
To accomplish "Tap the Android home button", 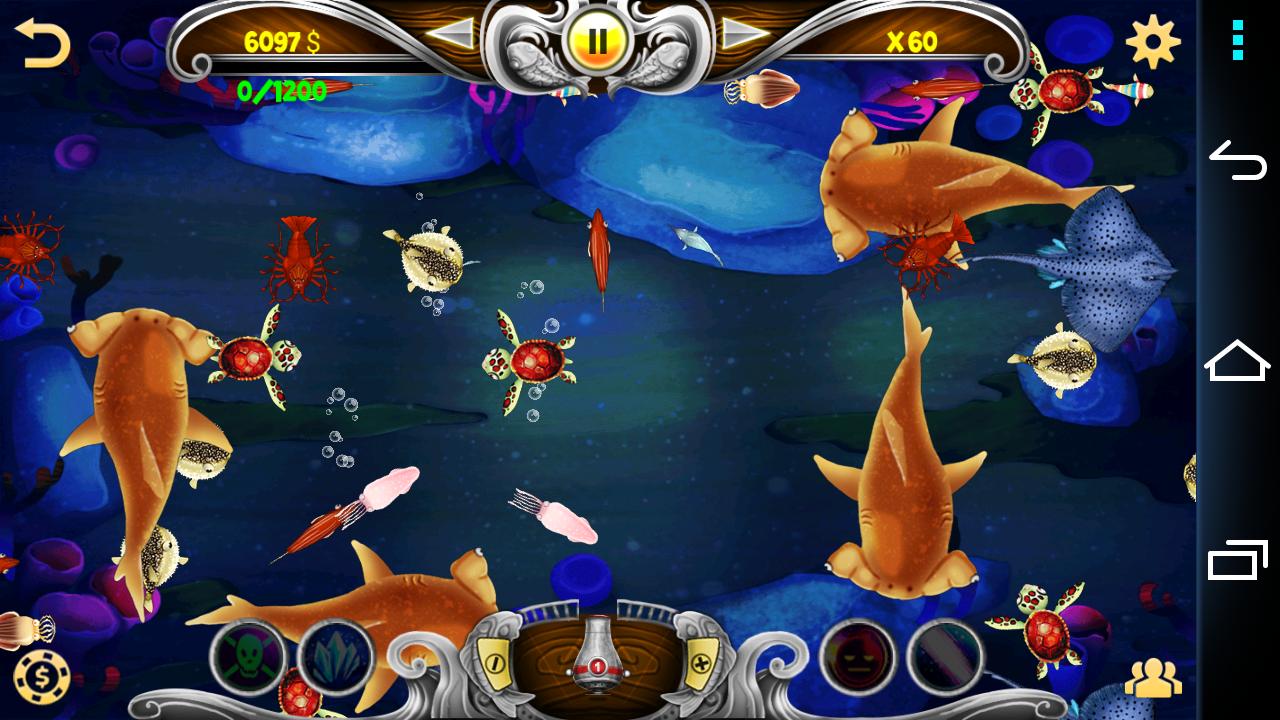I will 1238,361.
